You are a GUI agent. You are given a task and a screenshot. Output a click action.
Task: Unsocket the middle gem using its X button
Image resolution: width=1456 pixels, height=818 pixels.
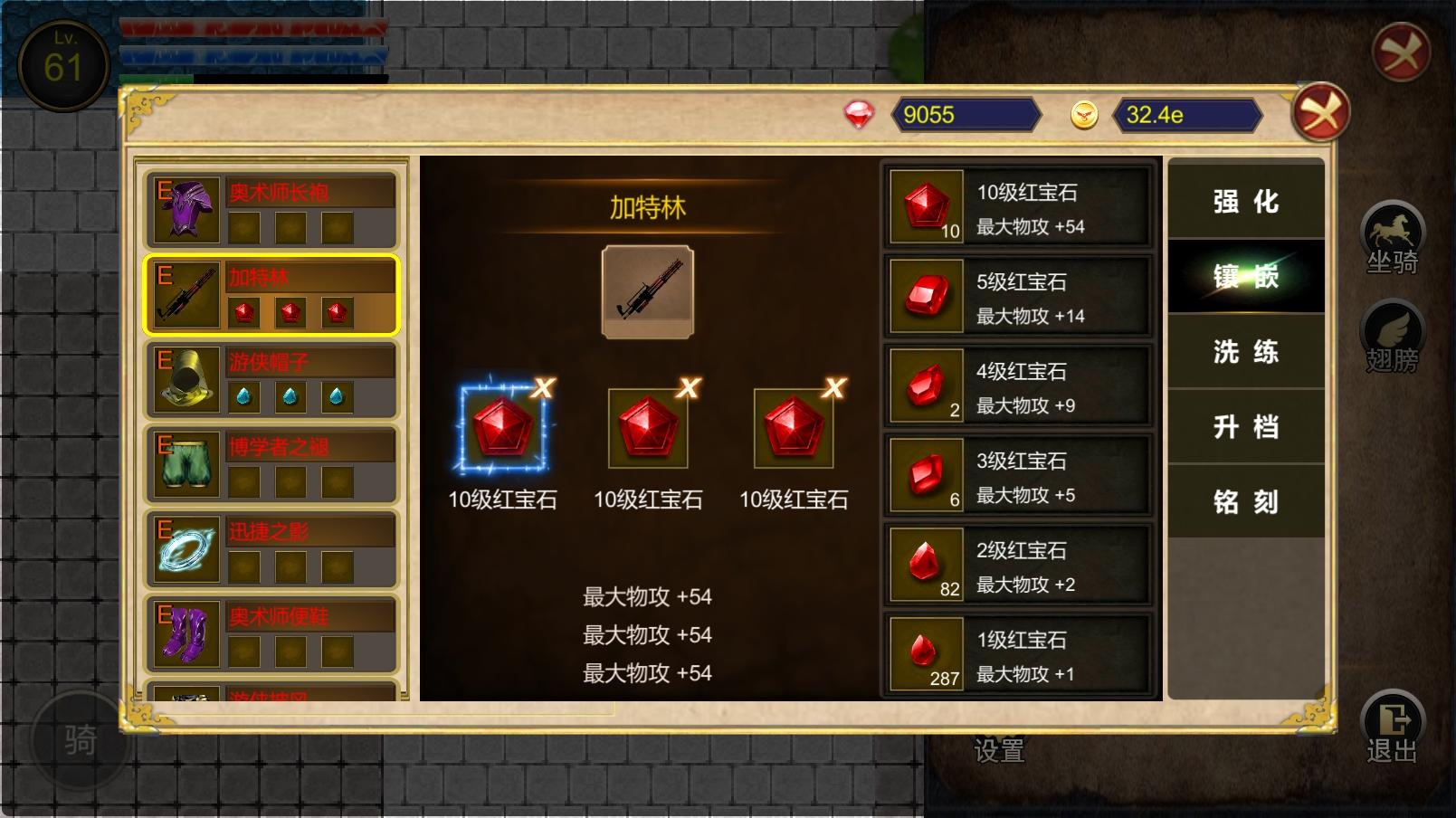pyautogui.click(x=687, y=385)
